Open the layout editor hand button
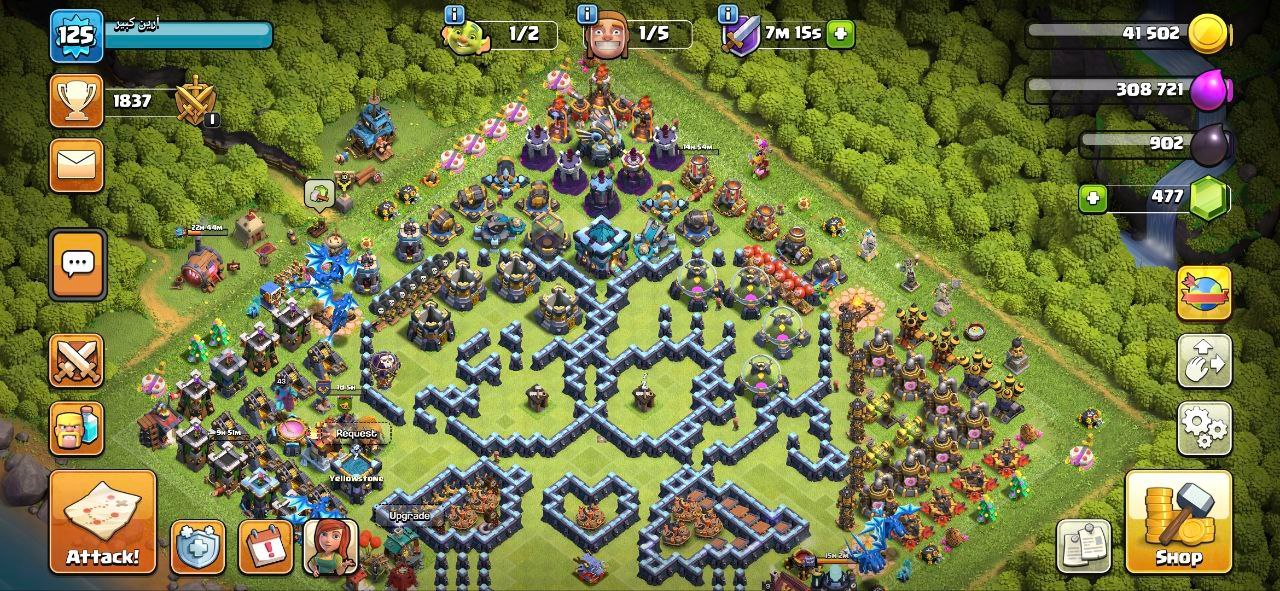The width and height of the screenshot is (1280, 591). [1204, 361]
